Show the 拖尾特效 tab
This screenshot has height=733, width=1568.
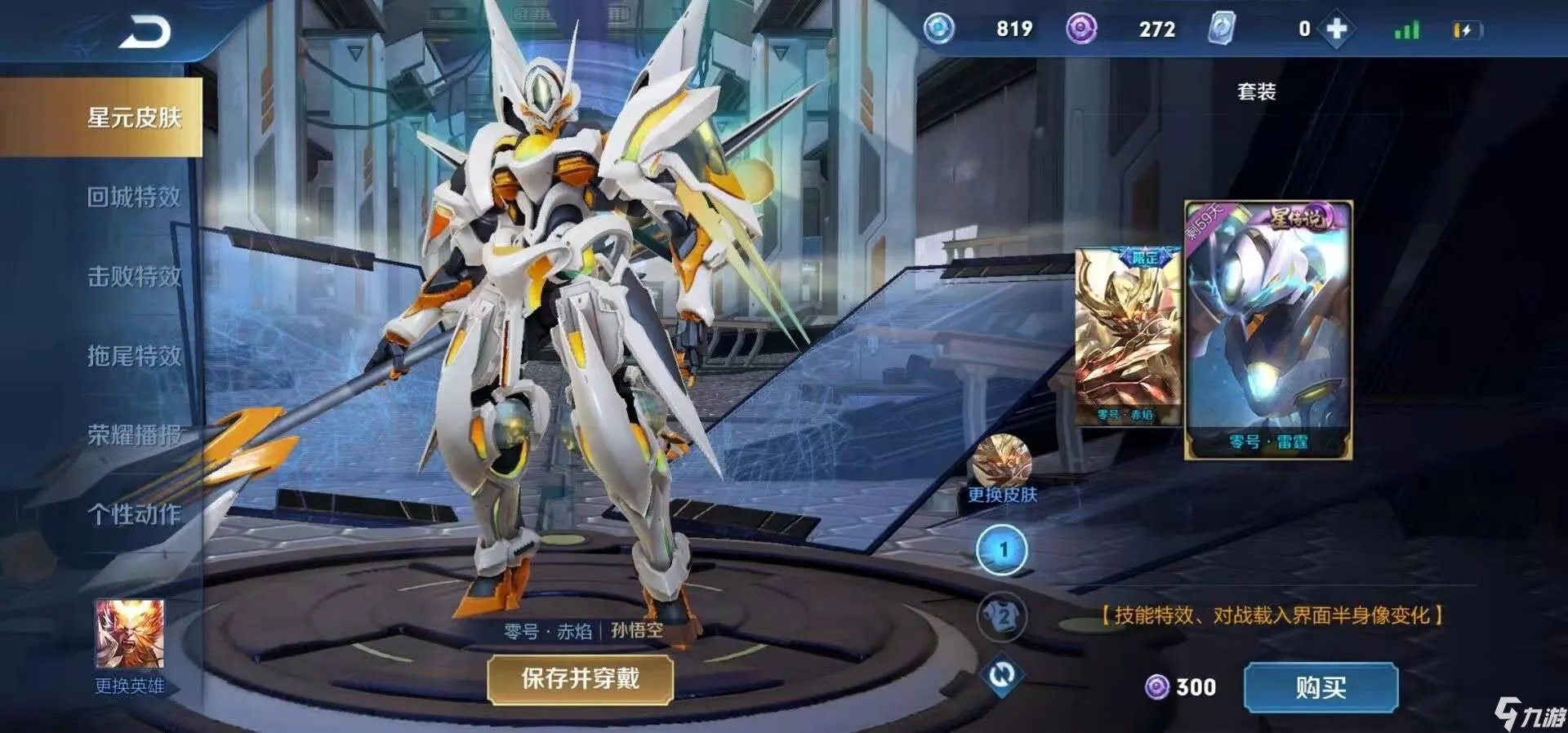point(134,355)
